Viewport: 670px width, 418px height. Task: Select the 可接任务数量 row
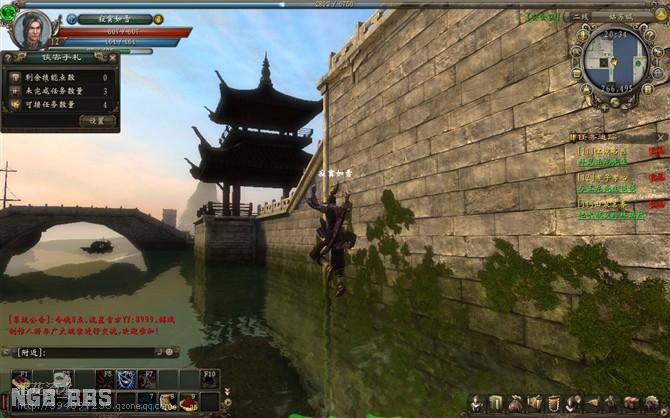[60, 104]
